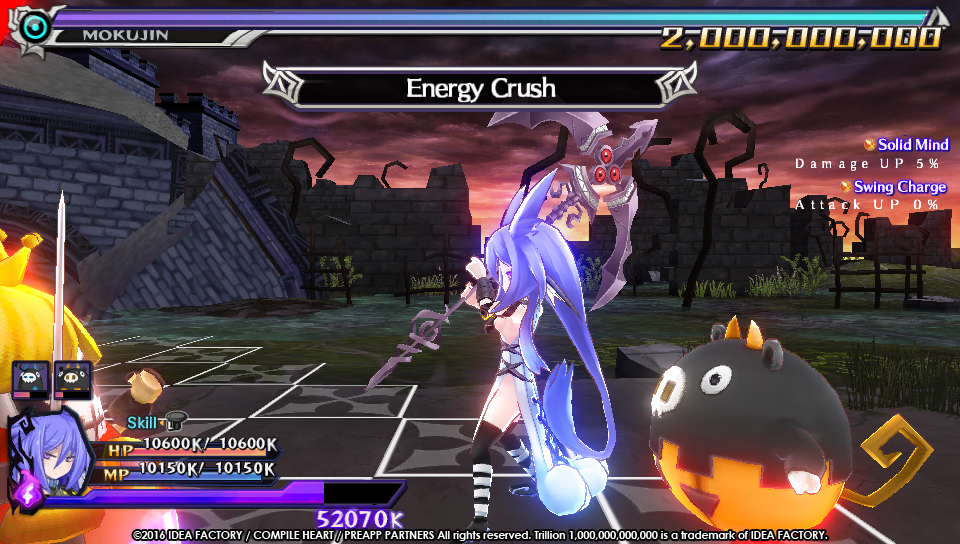Click the orange-faced minion portrait icon

click(71, 380)
